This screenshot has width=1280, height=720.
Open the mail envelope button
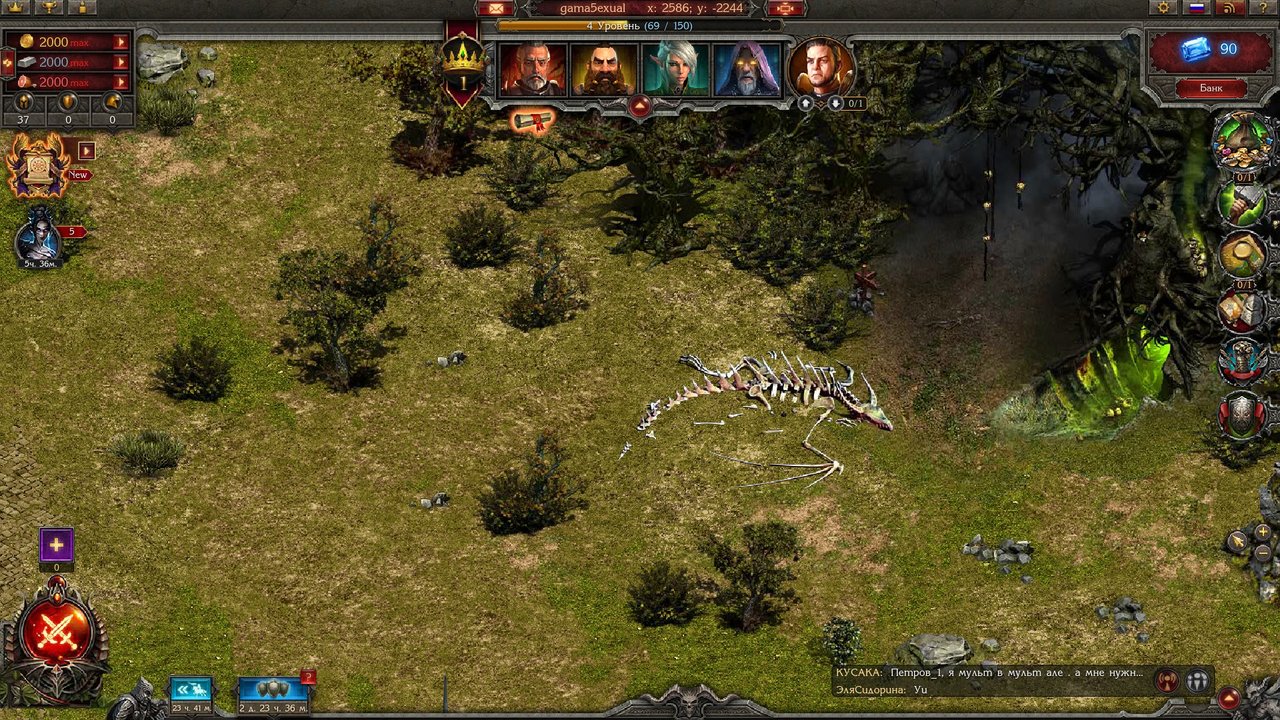[x=495, y=9]
